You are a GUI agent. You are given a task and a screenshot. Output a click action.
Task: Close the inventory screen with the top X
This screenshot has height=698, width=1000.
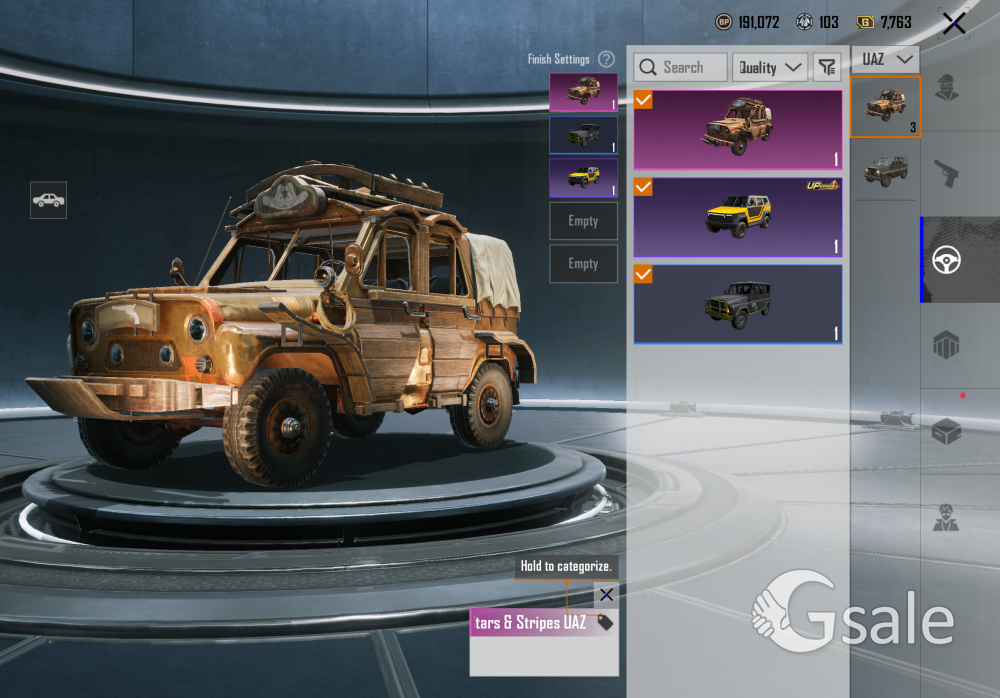coord(954,23)
